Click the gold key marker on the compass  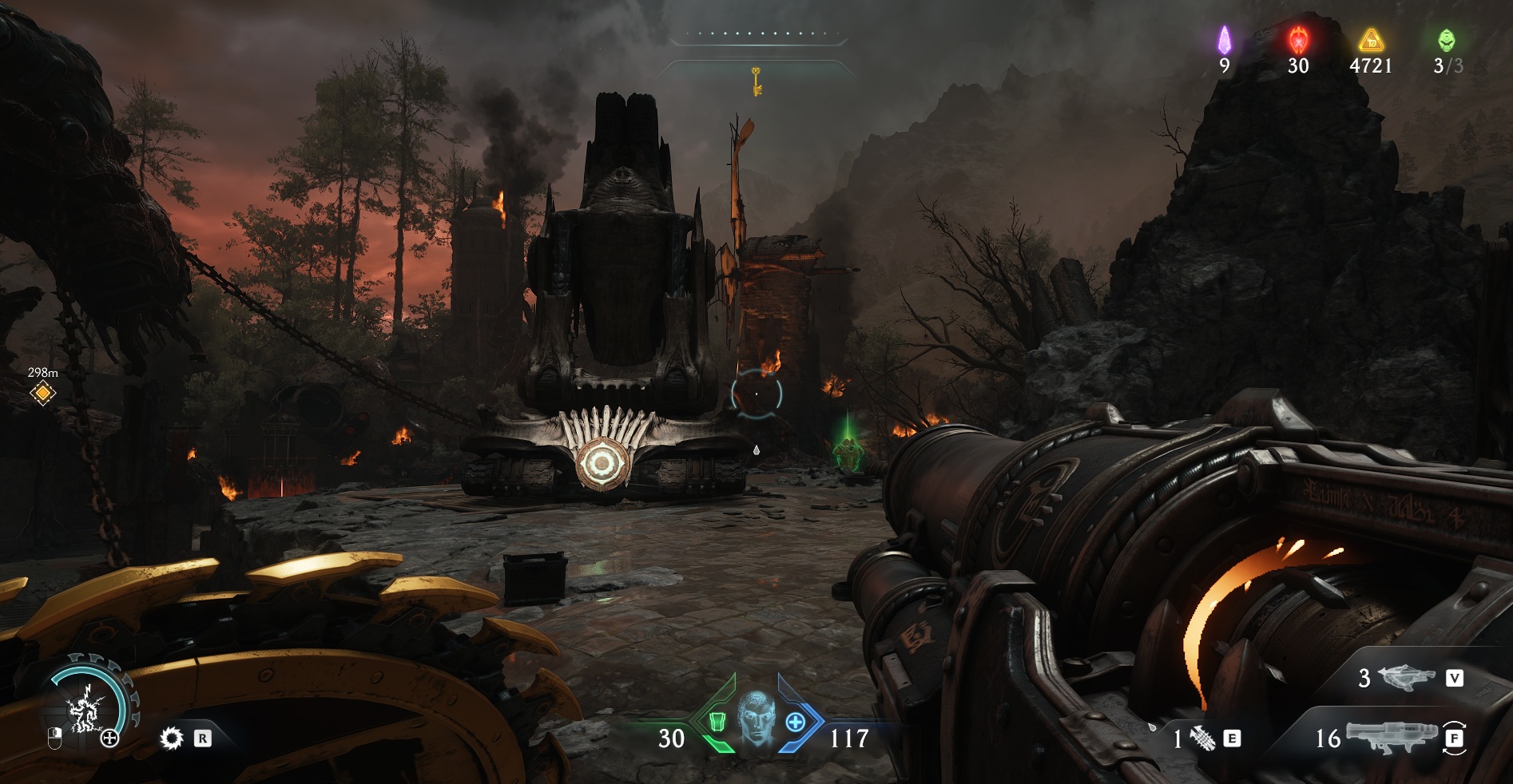tap(755, 81)
